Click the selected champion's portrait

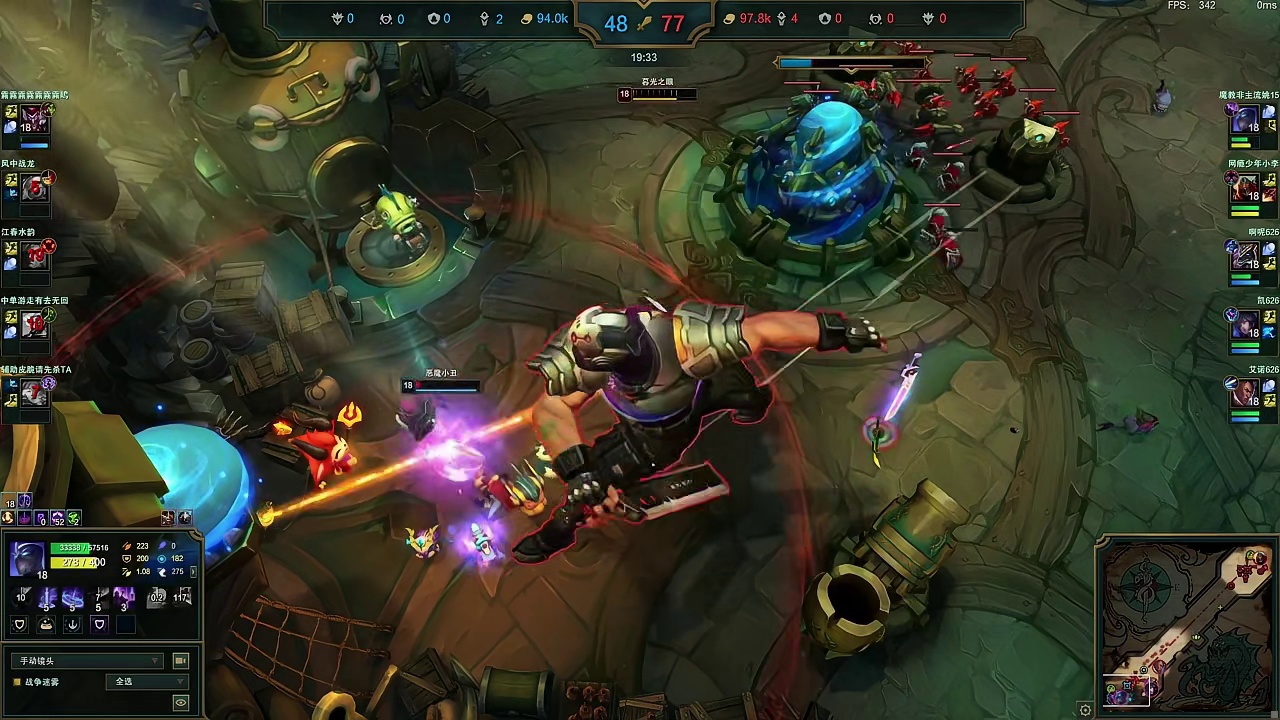click(27, 558)
